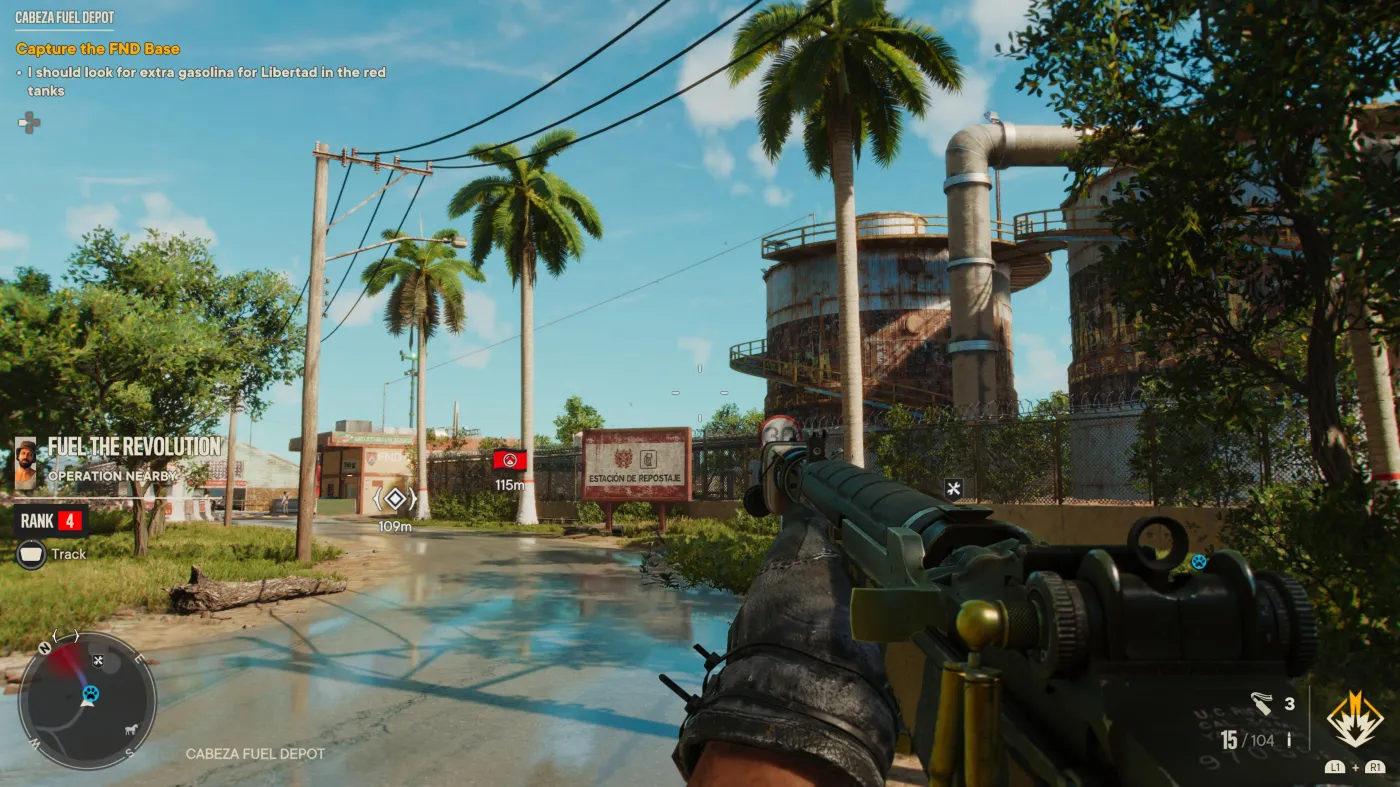
Task: Click the white wrench-and-tools marker
Action: pyautogui.click(x=954, y=489)
